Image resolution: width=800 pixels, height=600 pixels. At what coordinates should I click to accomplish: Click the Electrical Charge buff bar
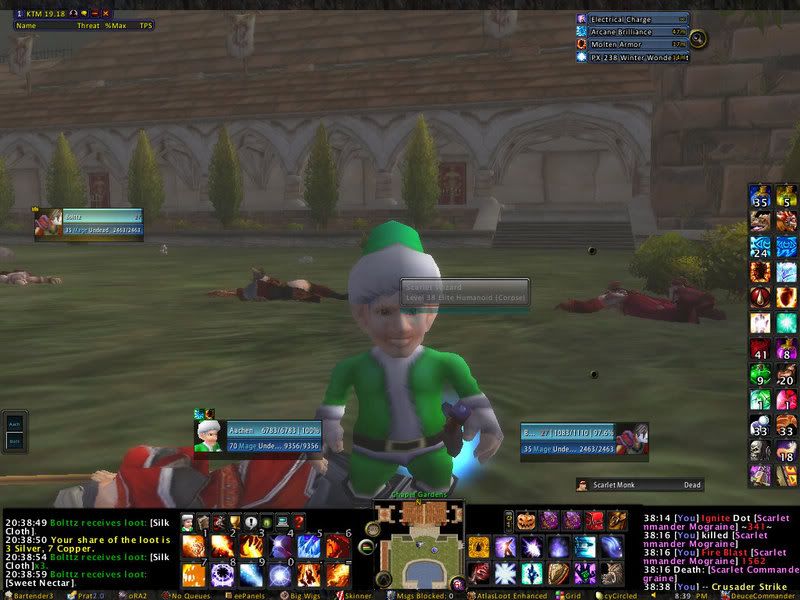[x=632, y=19]
